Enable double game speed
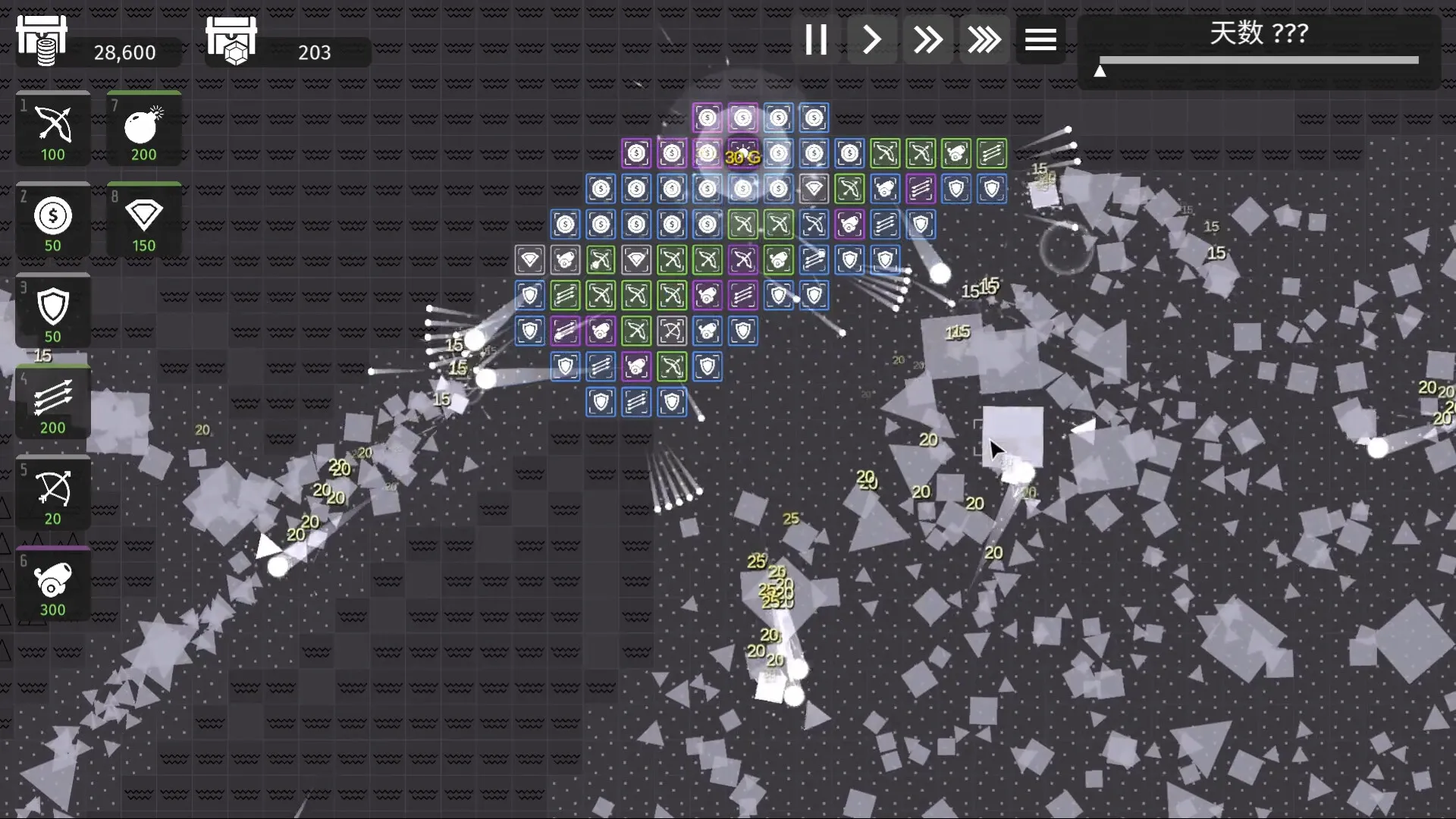The height and width of the screenshot is (819, 1456). pyautogui.click(x=928, y=39)
